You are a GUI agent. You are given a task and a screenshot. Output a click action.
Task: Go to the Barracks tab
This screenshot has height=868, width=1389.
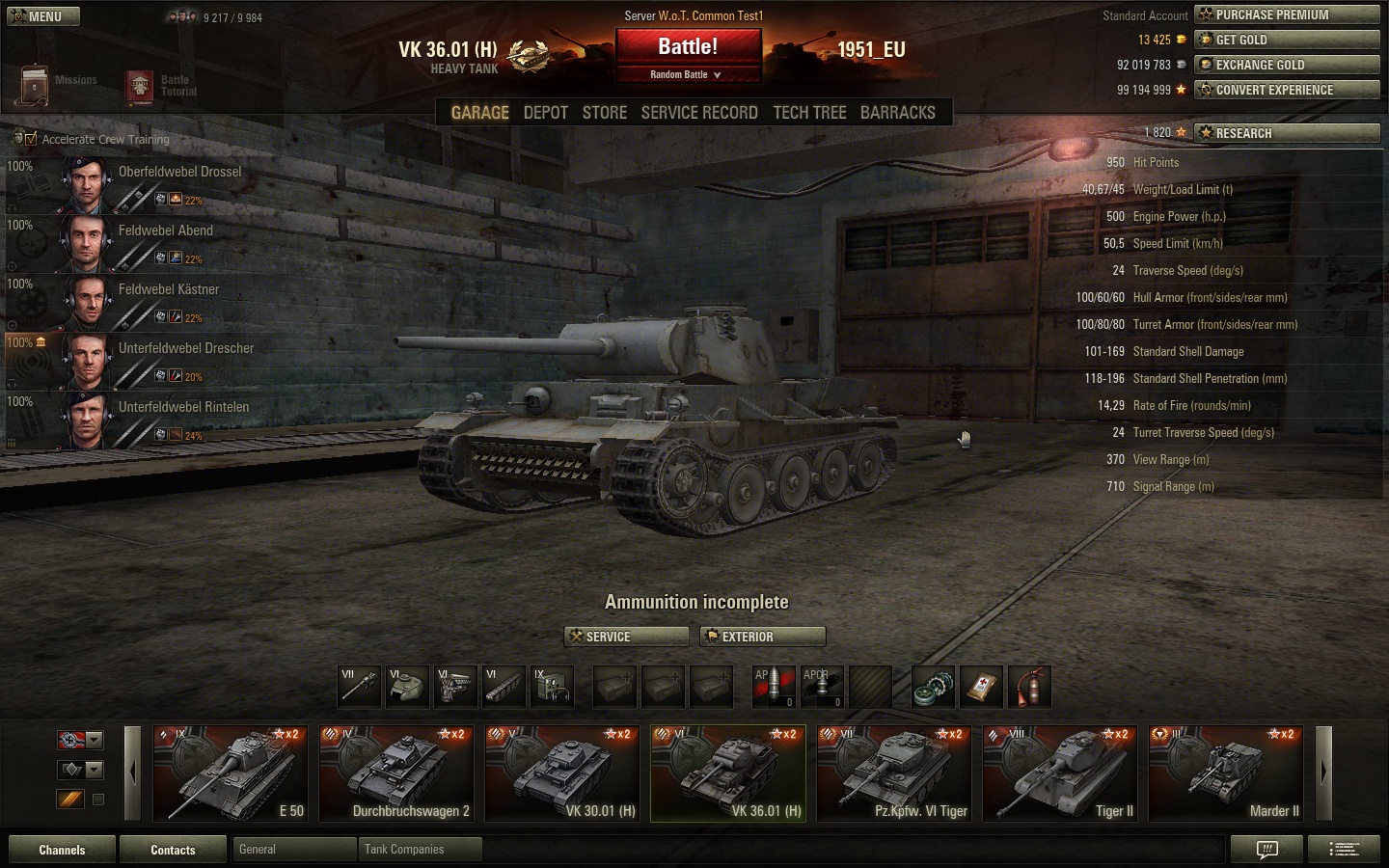point(897,113)
